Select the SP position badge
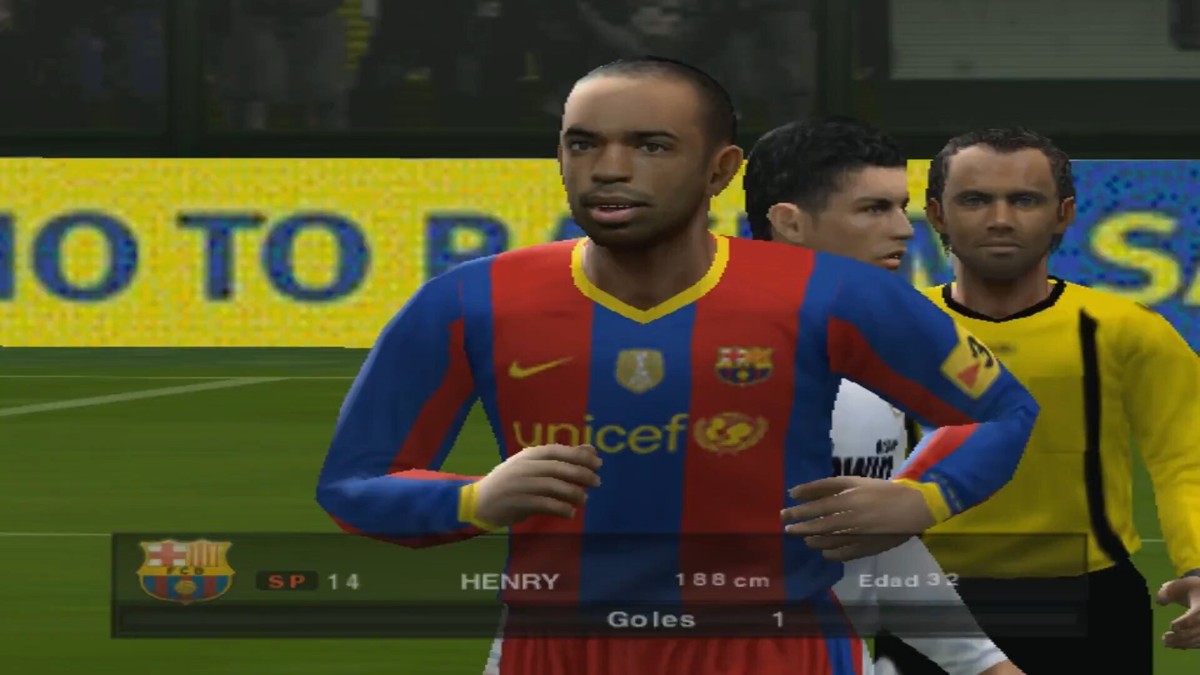This screenshot has width=1200, height=675. pyautogui.click(x=286, y=581)
